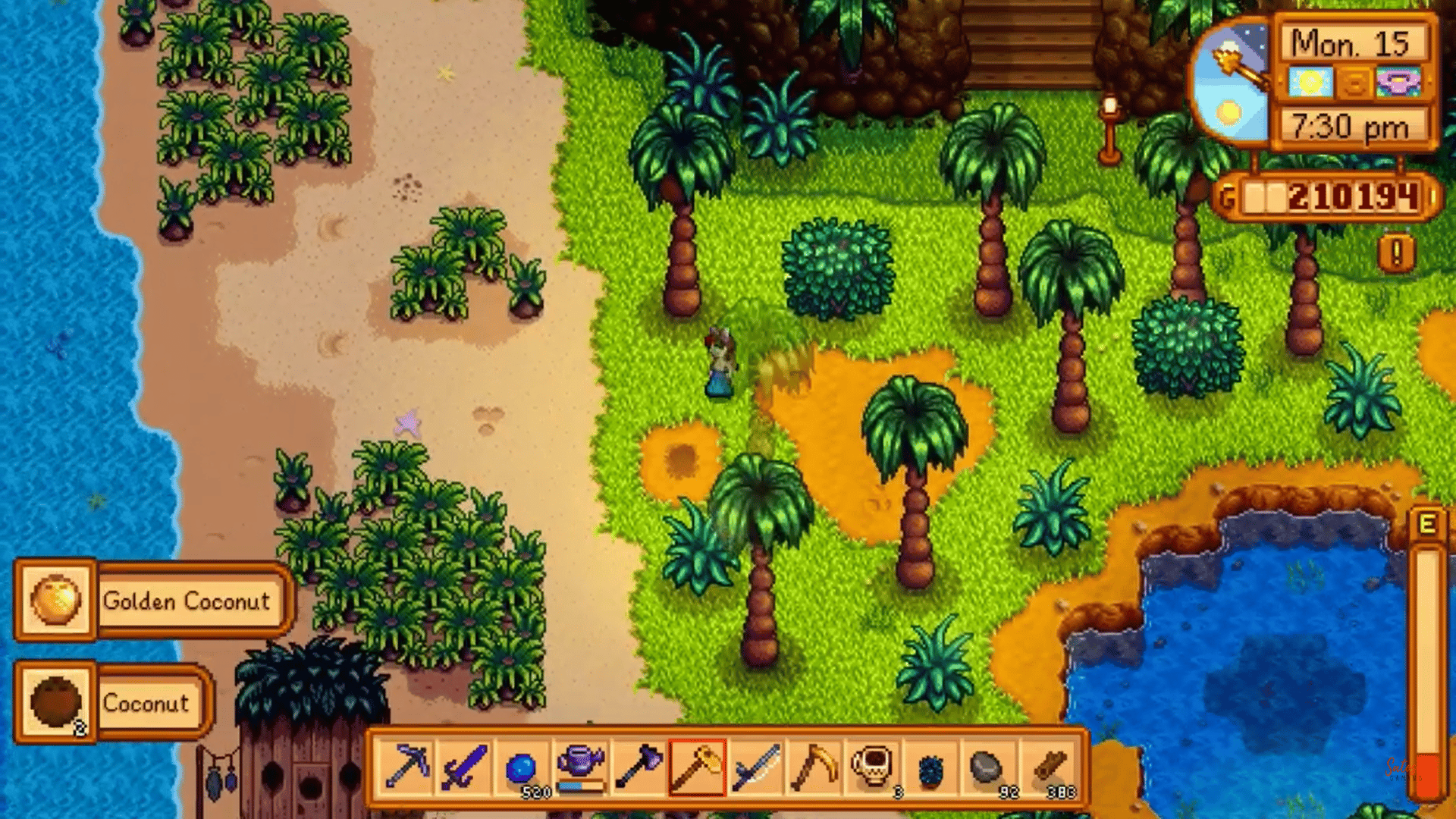1456x819 pixels.
Task: Select the stone stack in the toolbar
Action: click(x=986, y=767)
